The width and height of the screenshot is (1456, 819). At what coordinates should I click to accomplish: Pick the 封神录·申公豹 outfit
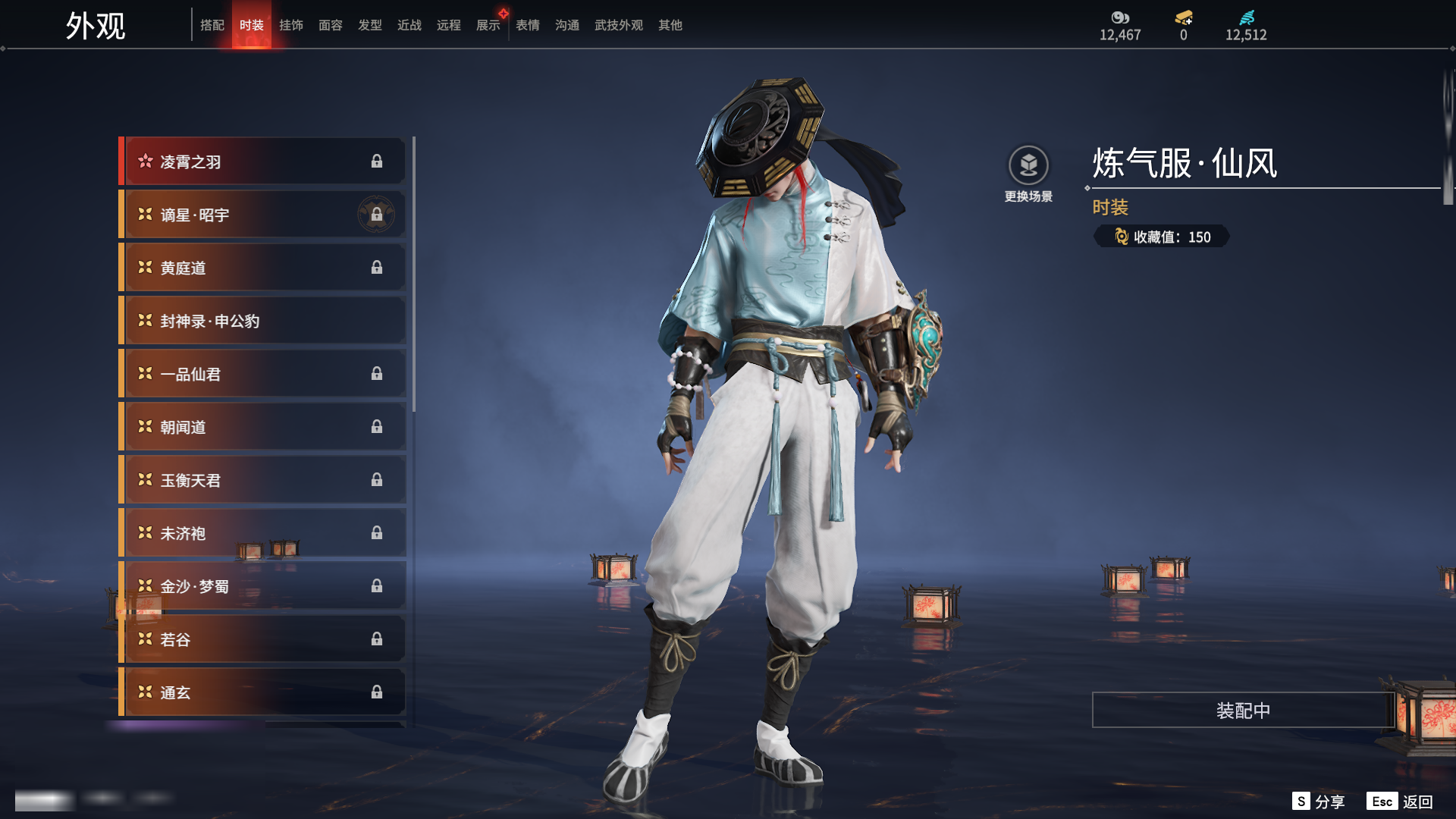click(x=262, y=321)
